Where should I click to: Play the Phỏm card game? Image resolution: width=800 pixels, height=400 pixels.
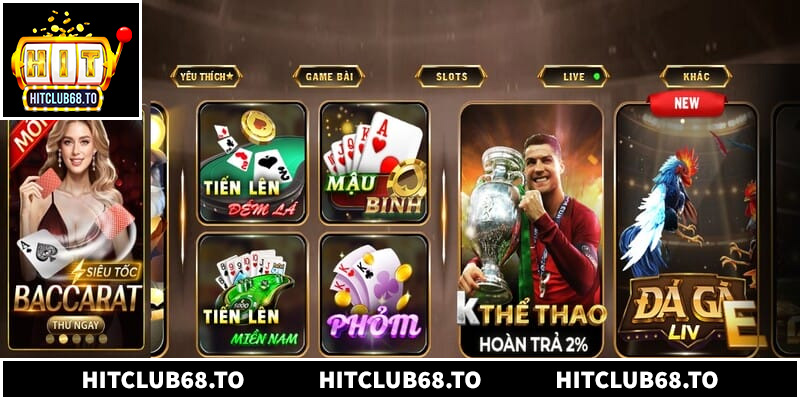[x=374, y=294]
